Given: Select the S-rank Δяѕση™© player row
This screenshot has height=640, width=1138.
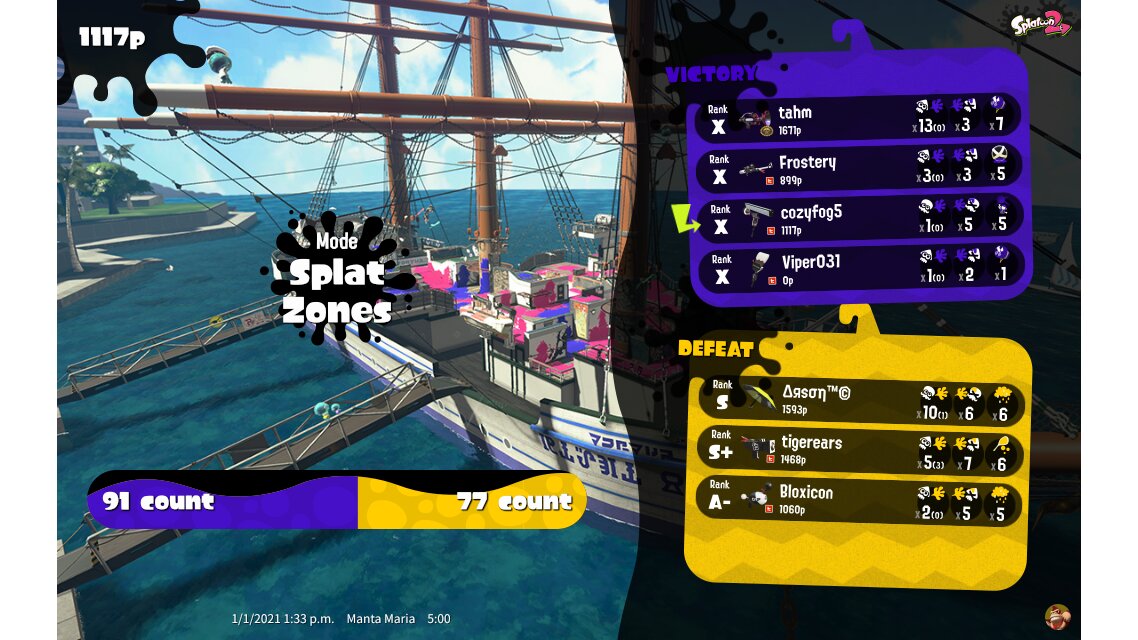Looking at the screenshot, I should coord(860,400).
